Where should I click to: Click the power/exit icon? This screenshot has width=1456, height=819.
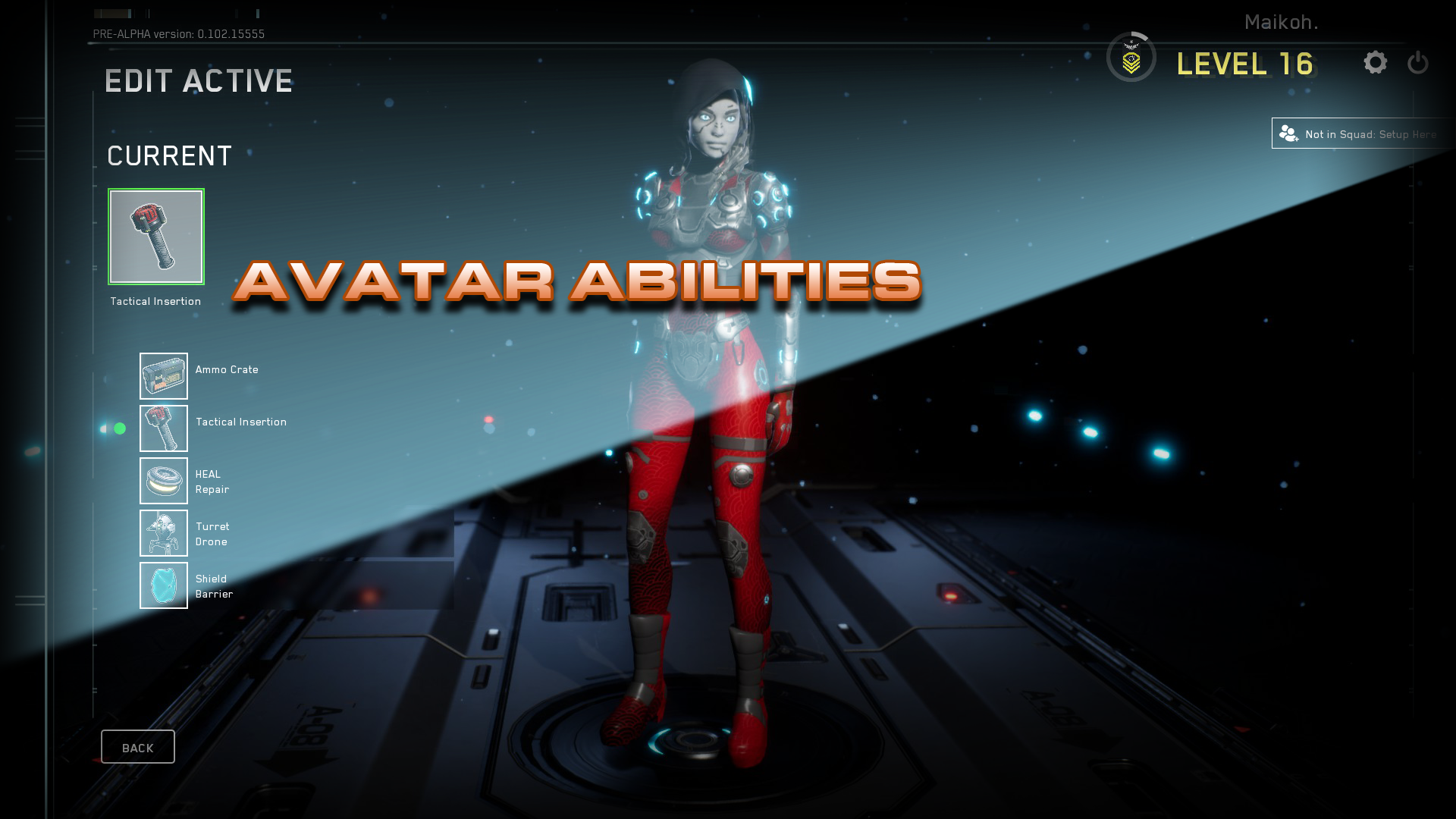pos(1417,64)
